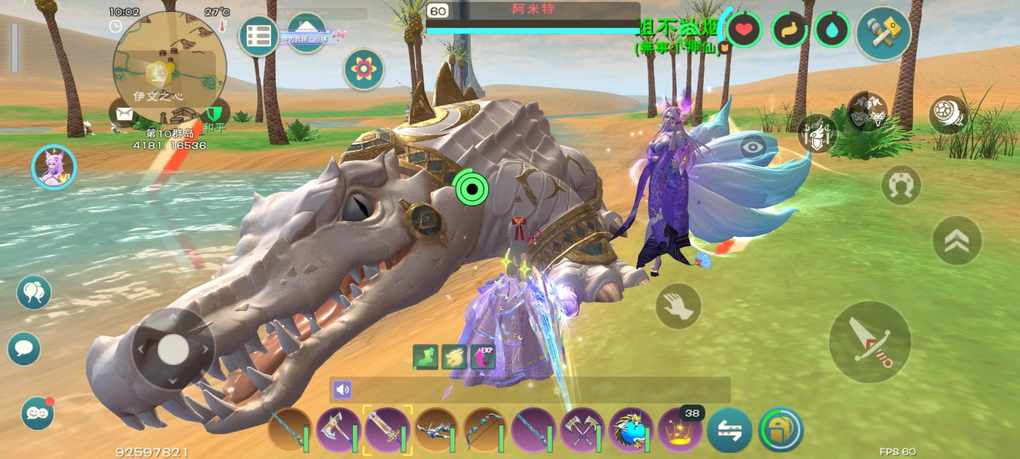
Task: Select the pet portrait avatar
Action: (x=54, y=167)
